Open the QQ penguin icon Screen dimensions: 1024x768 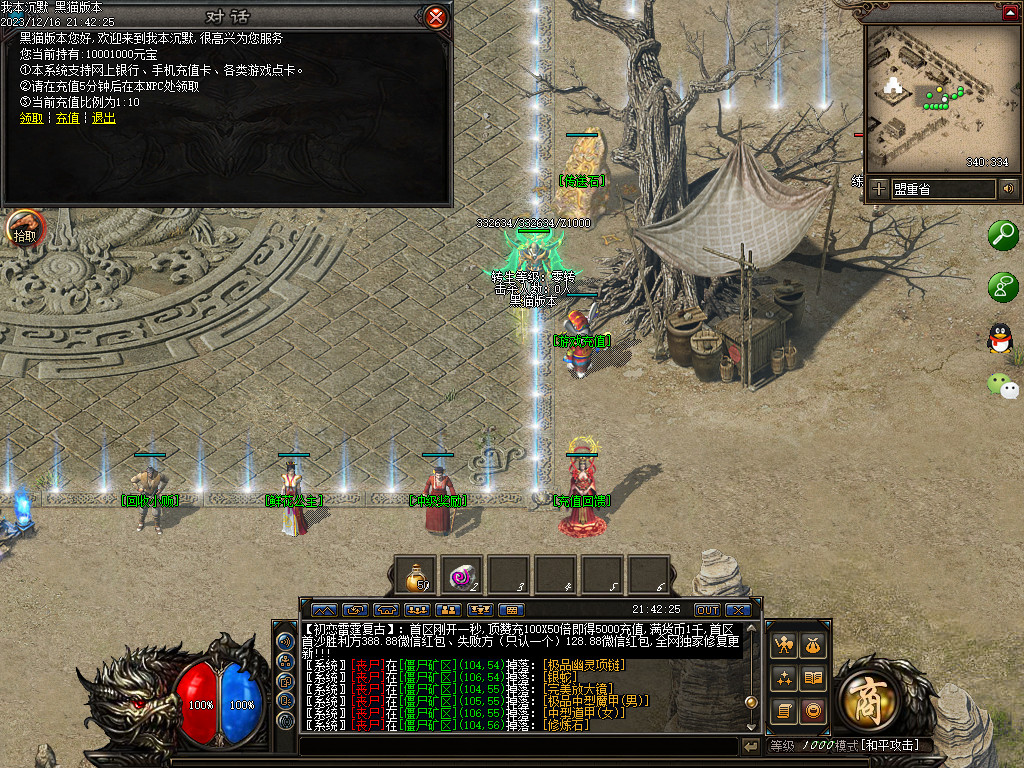coord(1000,338)
